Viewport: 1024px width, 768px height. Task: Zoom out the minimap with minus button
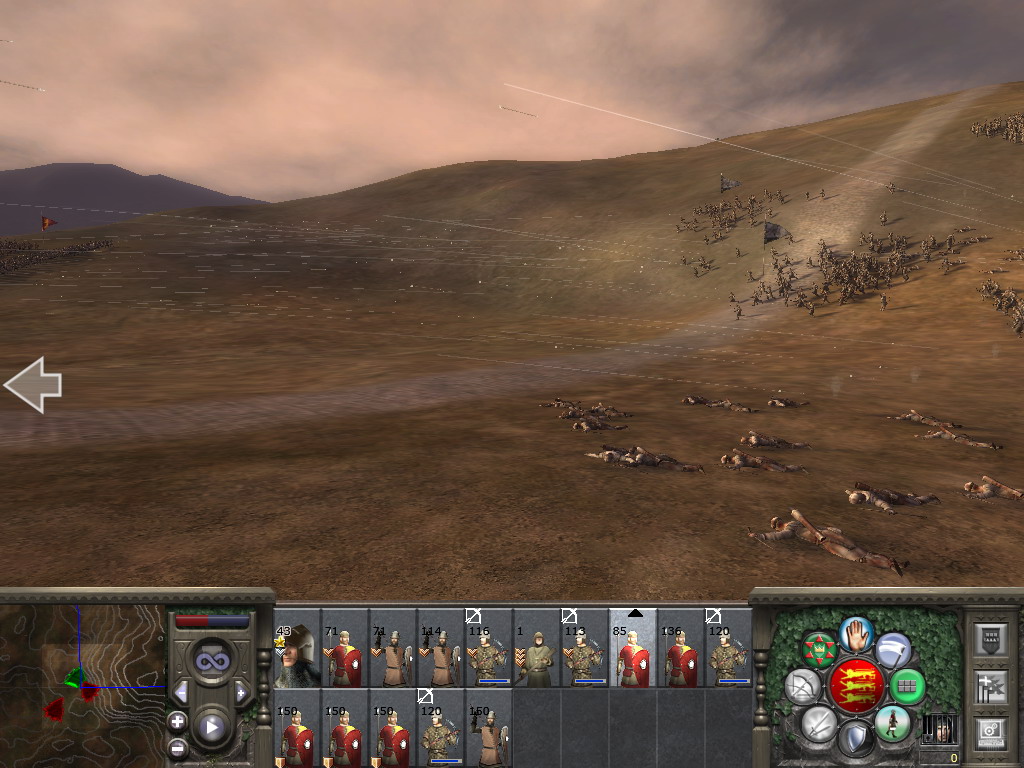(x=177, y=747)
